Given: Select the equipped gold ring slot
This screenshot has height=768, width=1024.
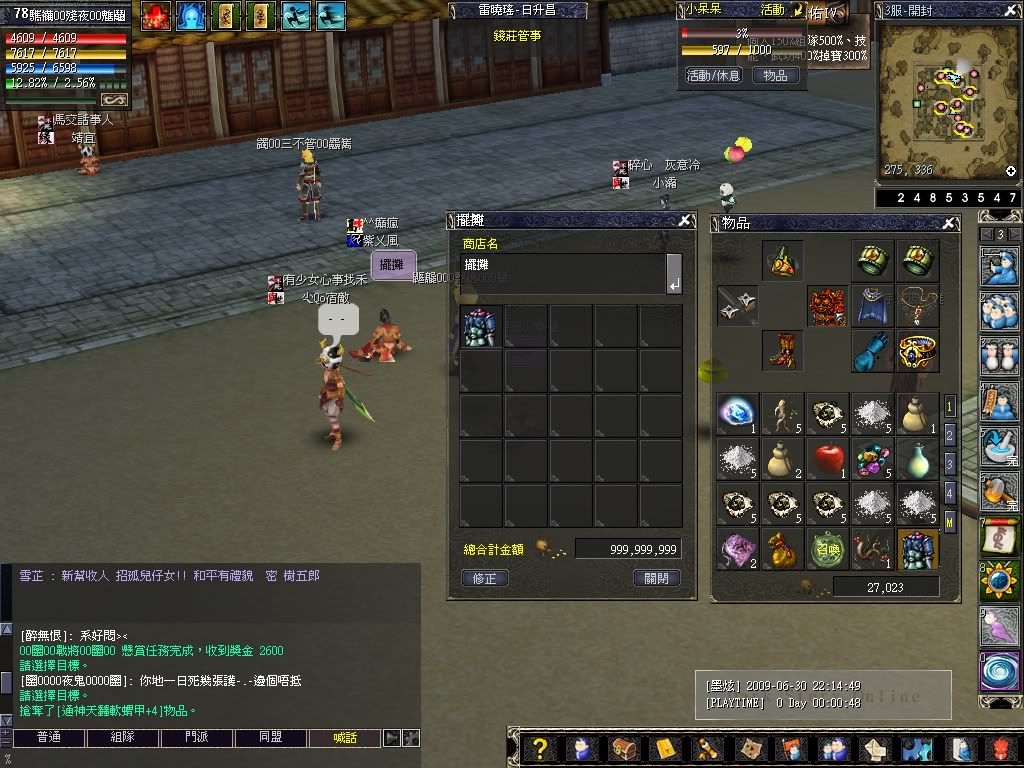Looking at the screenshot, I should [917, 351].
